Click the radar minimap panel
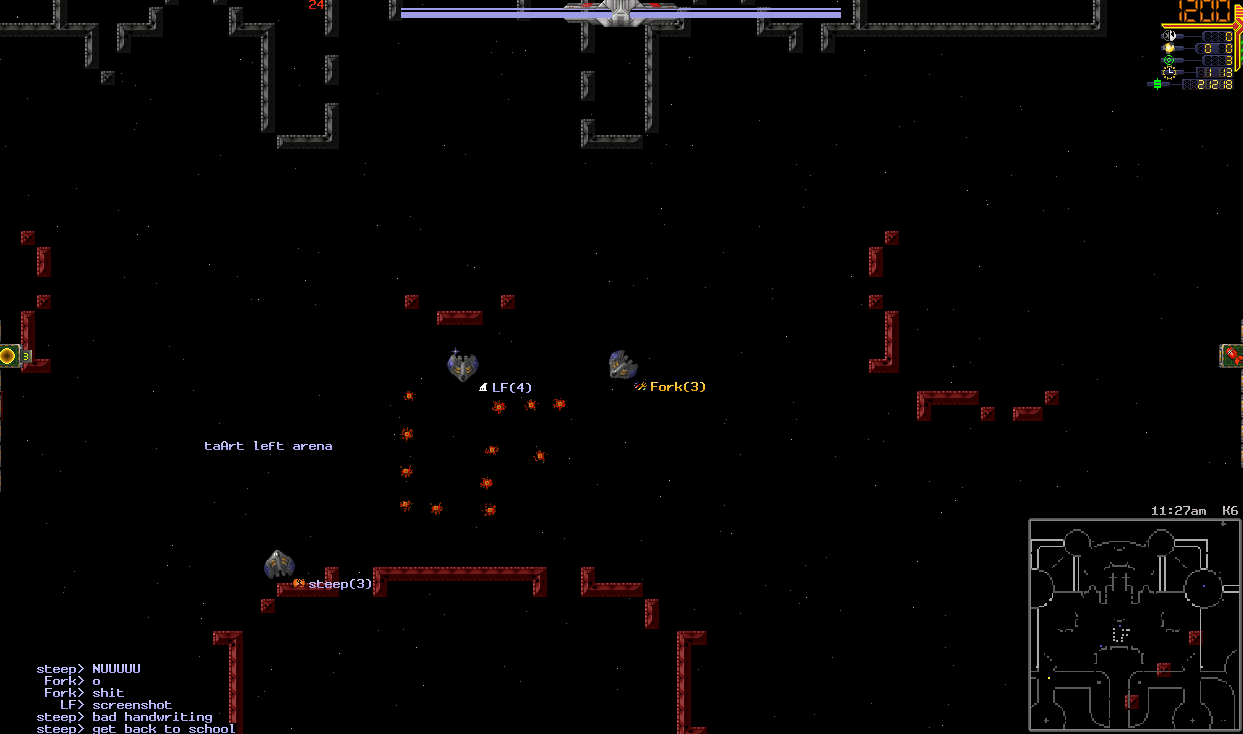The image size is (1243, 734). [x=1134, y=624]
